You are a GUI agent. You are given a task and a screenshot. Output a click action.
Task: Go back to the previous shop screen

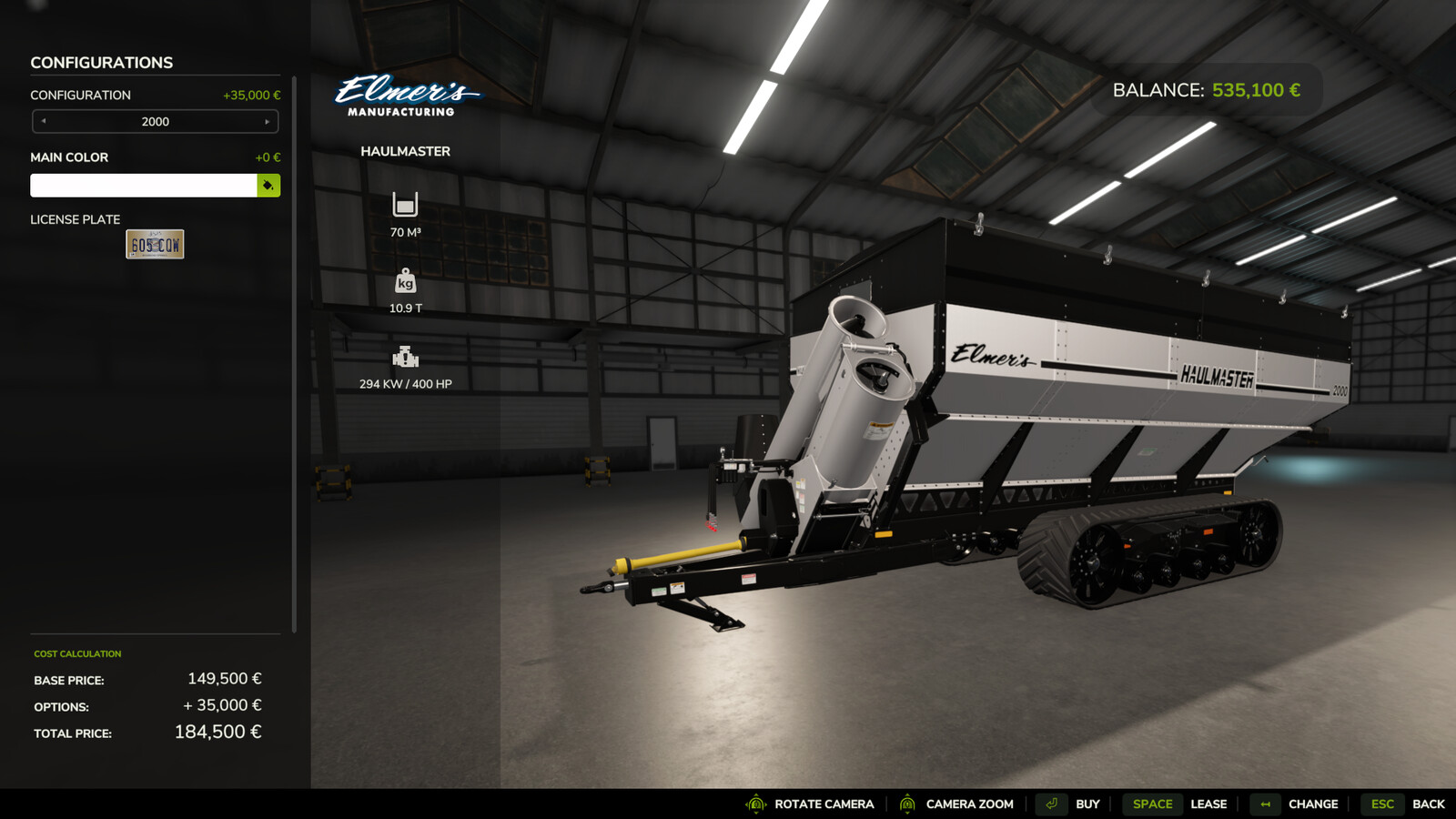pos(1409,804)
